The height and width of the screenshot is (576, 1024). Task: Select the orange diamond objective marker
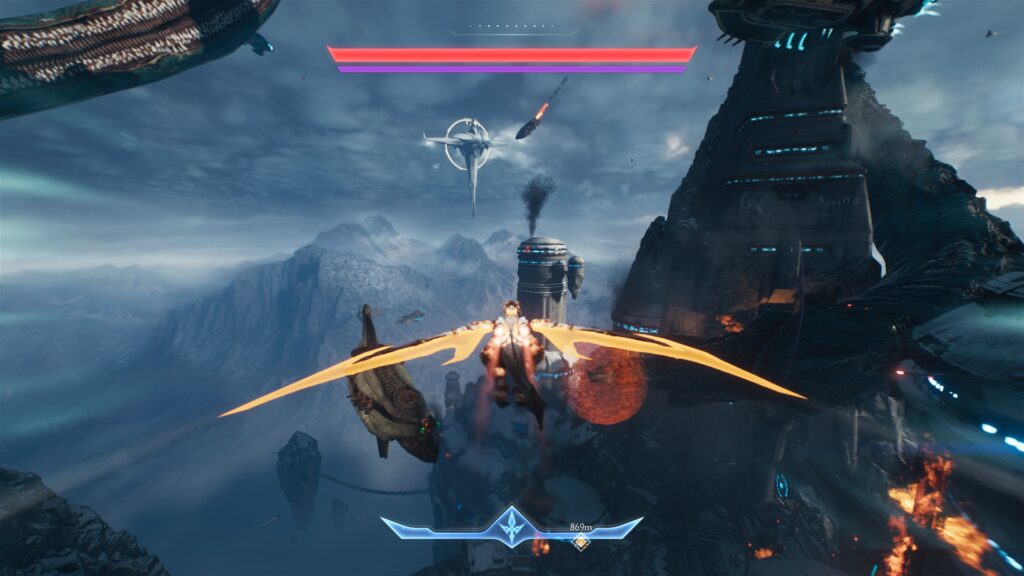[579, 542]
